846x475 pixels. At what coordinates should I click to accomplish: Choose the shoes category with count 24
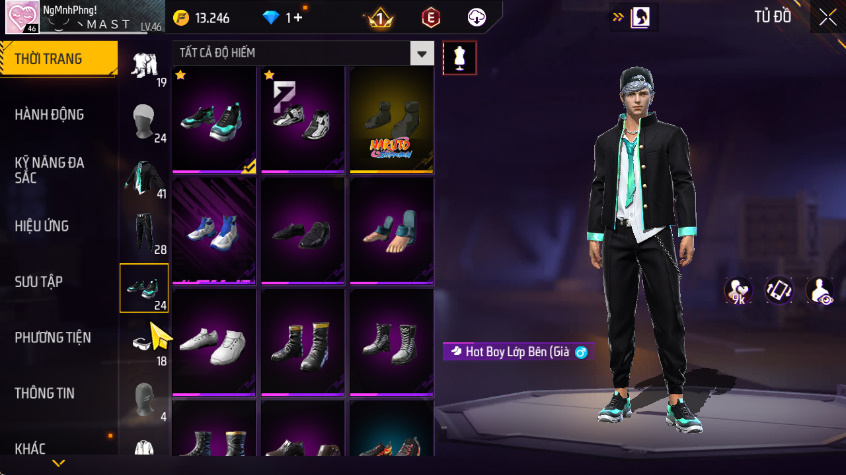(x=144, y=288)
